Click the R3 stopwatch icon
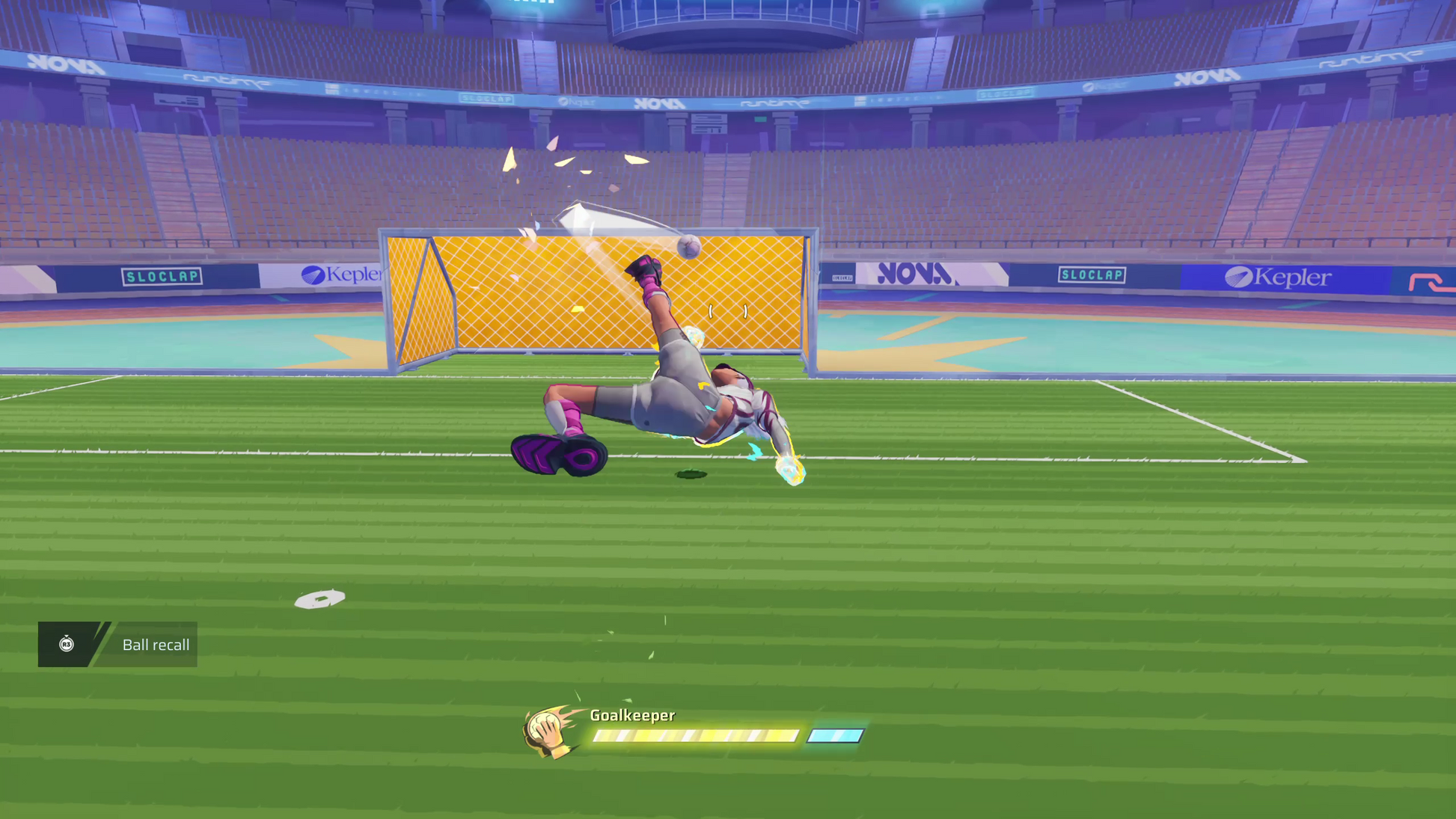The height and width of the screenshot is (819, 1456). pyautogui.click(x=67, y=645)
